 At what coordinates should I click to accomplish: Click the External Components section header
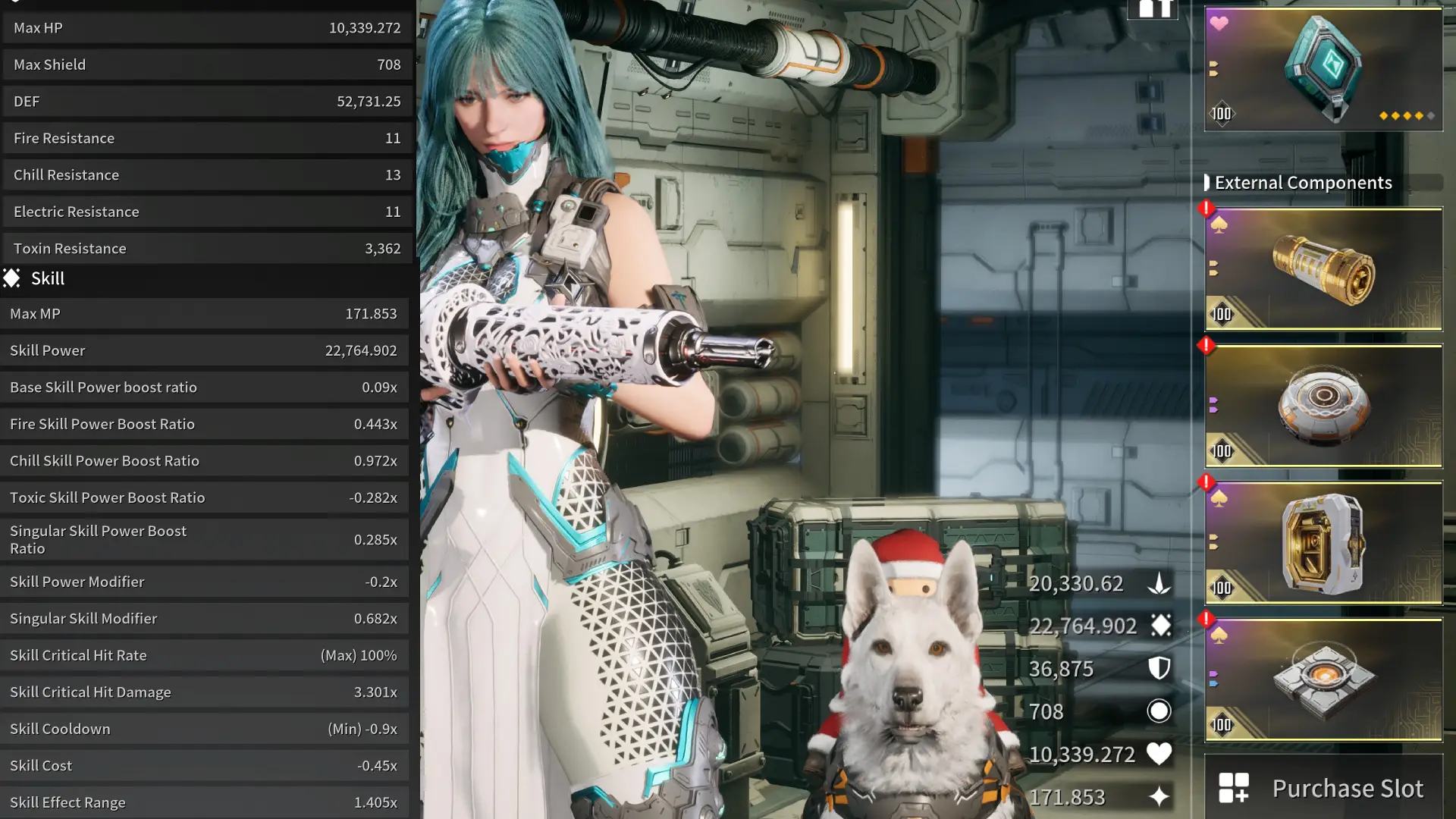pos(1304,182)
